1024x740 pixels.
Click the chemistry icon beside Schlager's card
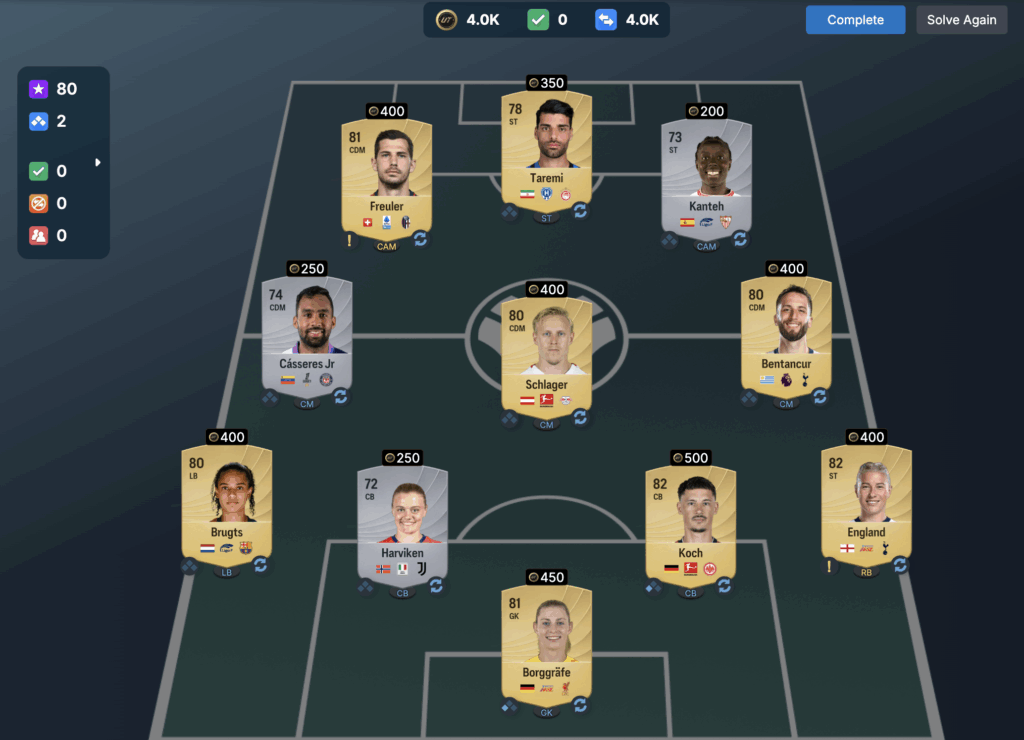pos(510,419)
